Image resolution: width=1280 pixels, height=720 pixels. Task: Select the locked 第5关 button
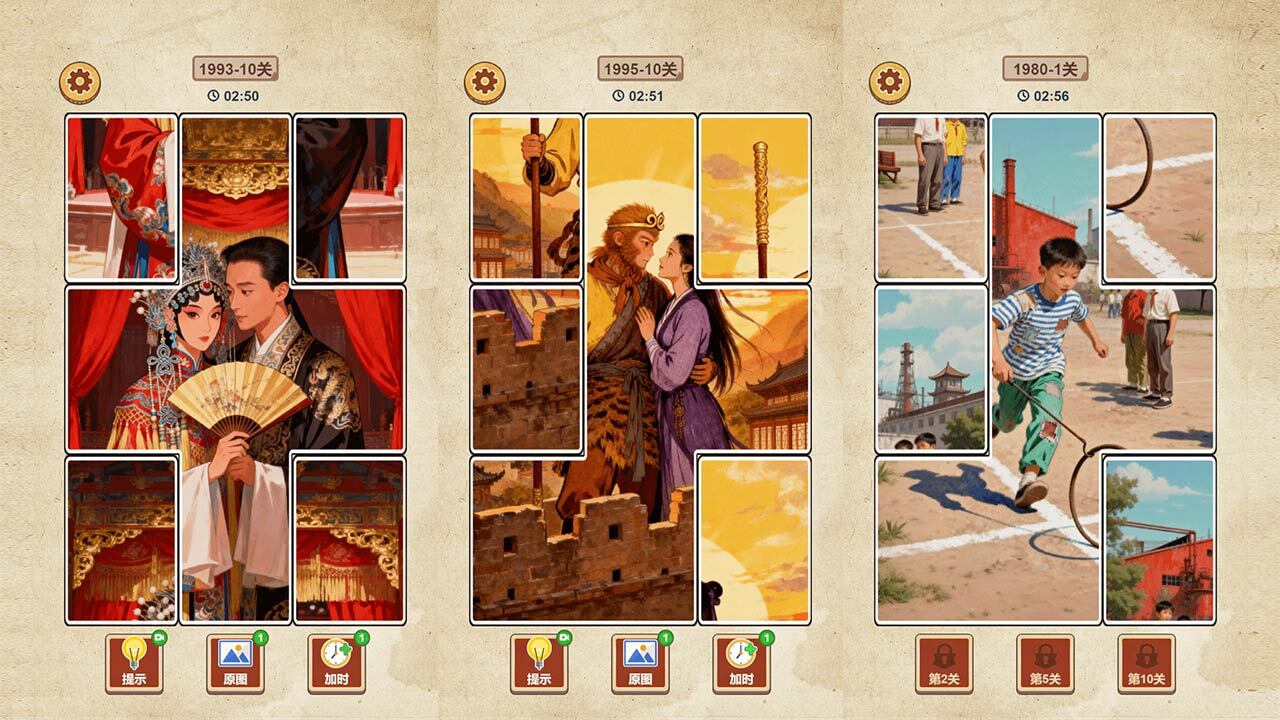click(1045, 663)
